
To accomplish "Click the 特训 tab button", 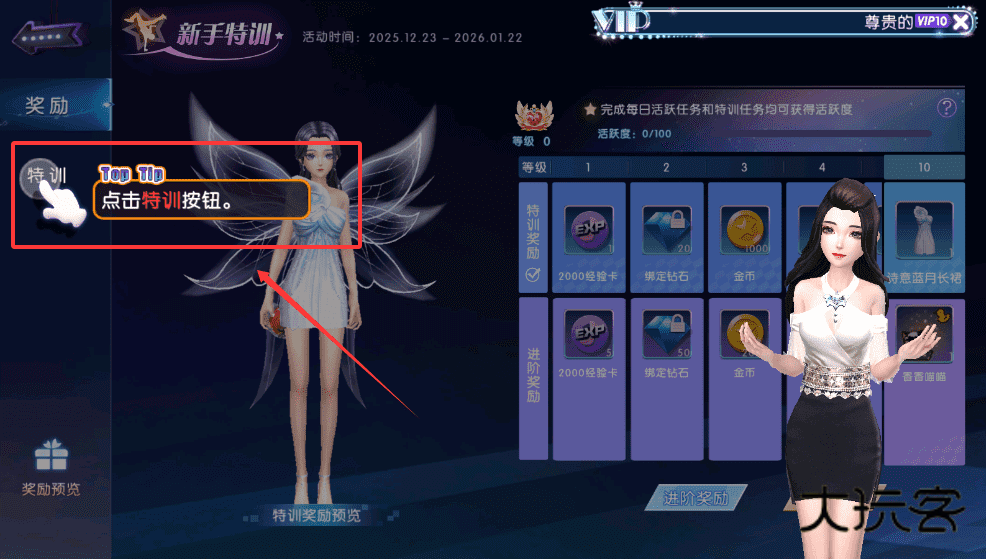I will (46, 177).
